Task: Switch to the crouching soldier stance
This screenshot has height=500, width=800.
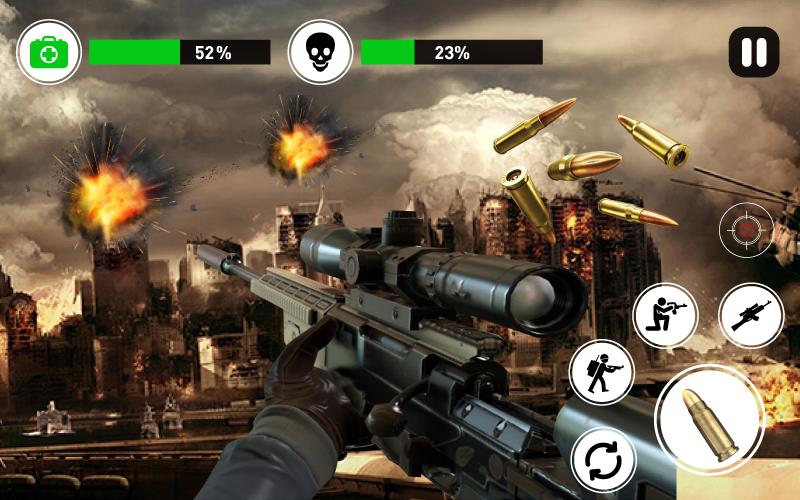Action: point(665,315)
